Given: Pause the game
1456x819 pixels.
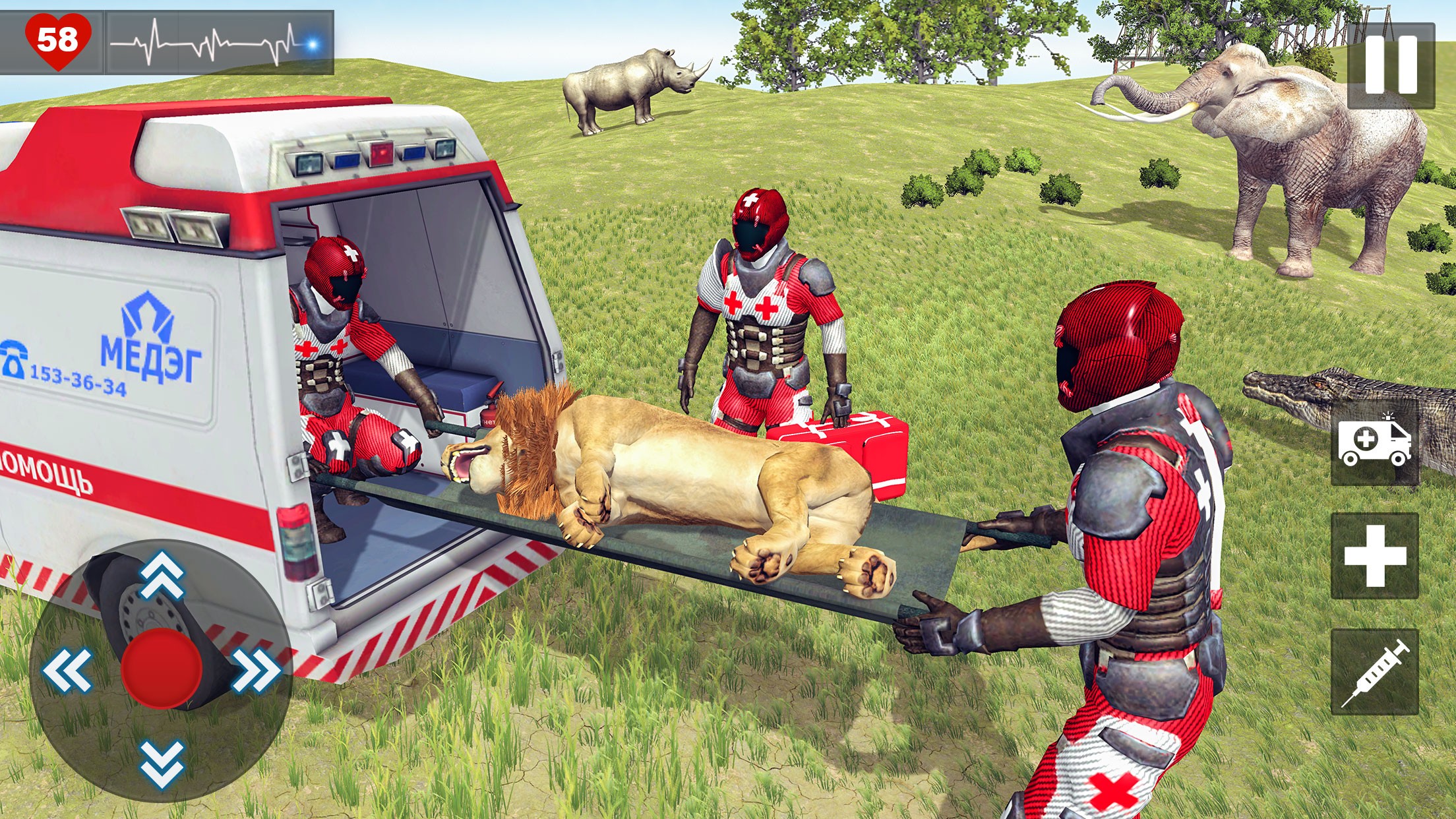Looking at the screenshot, I should click(x=1391, y=65).
